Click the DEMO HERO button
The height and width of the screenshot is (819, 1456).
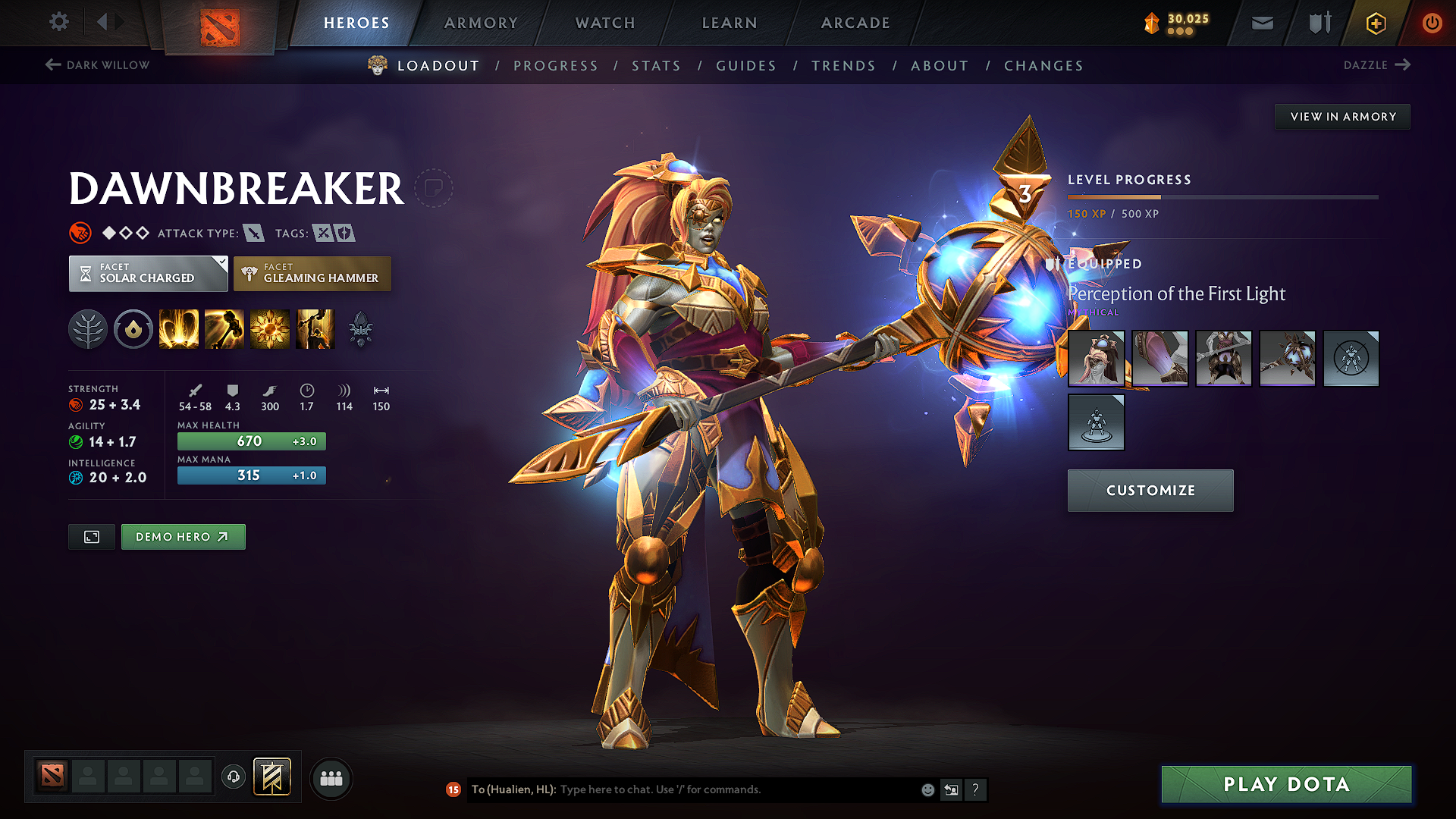click(183, 536)
